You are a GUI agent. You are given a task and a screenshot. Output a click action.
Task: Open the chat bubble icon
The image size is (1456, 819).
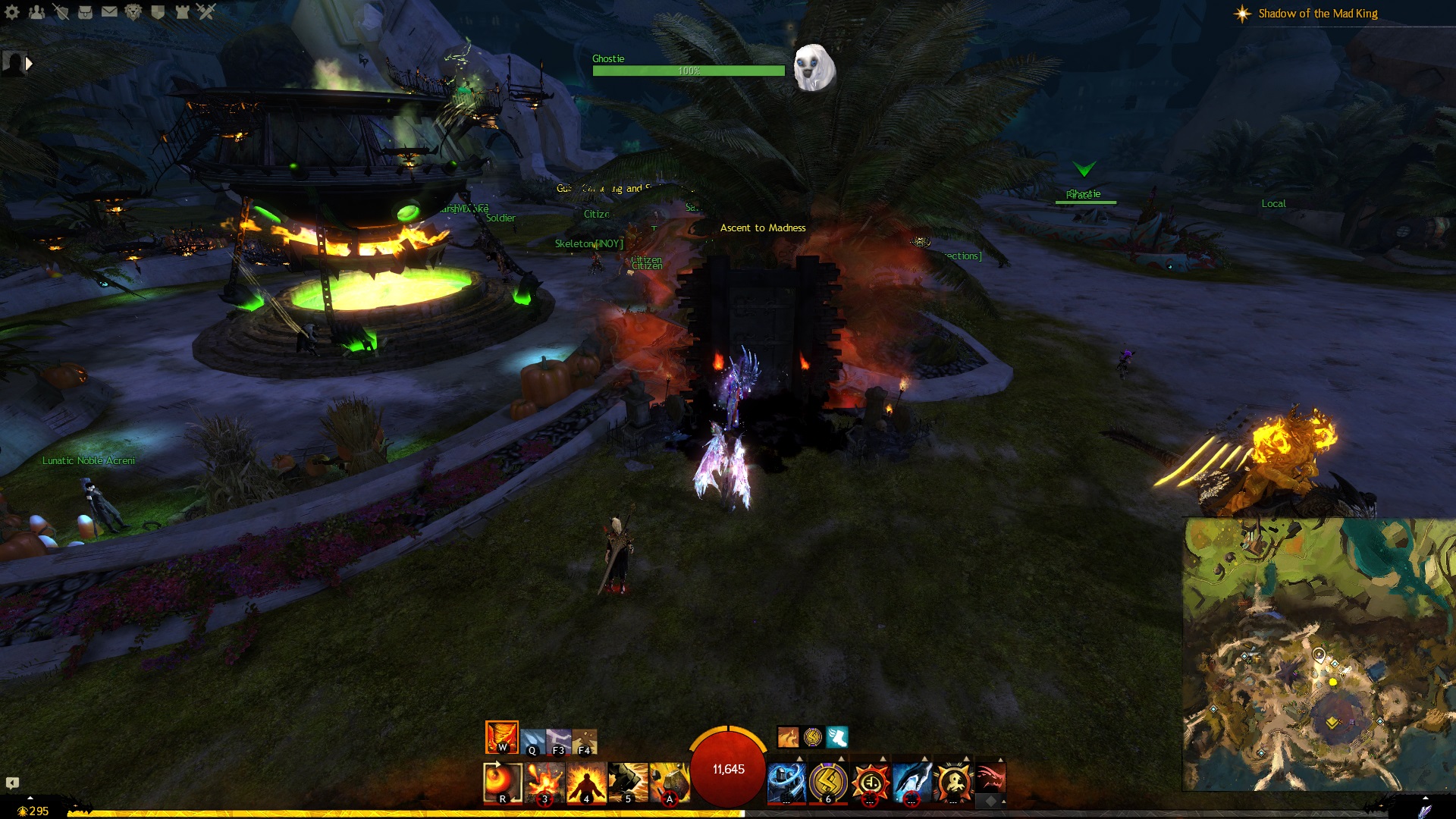(x=12, y=783)
